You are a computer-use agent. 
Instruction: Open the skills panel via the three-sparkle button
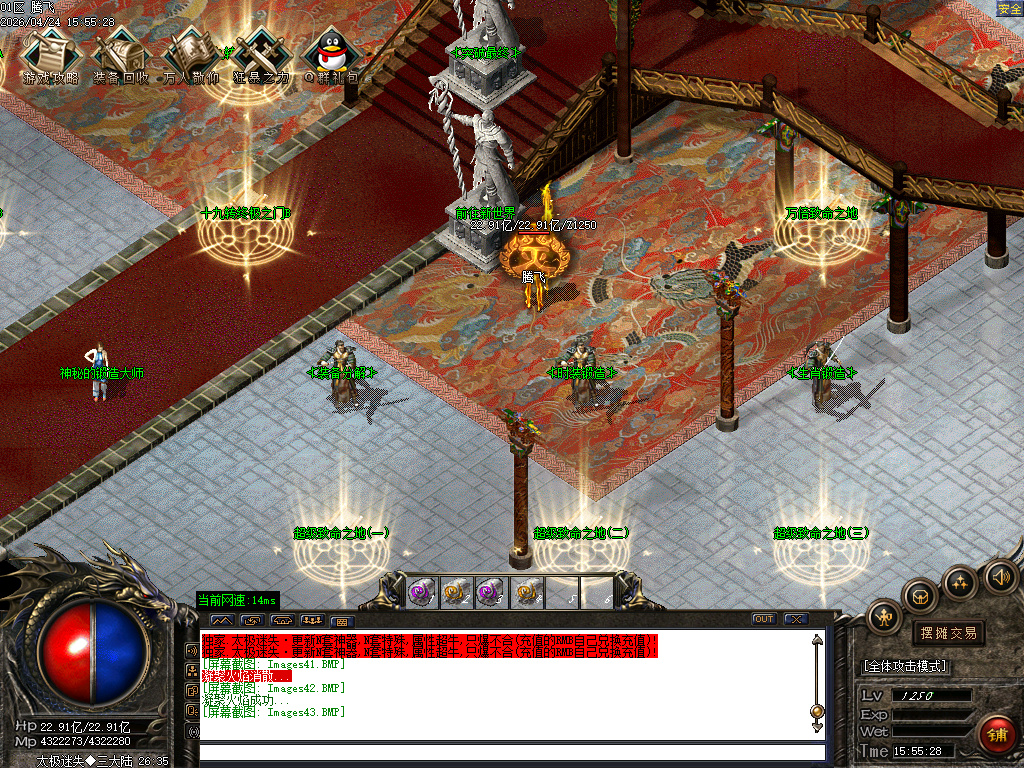pos(960,581)
